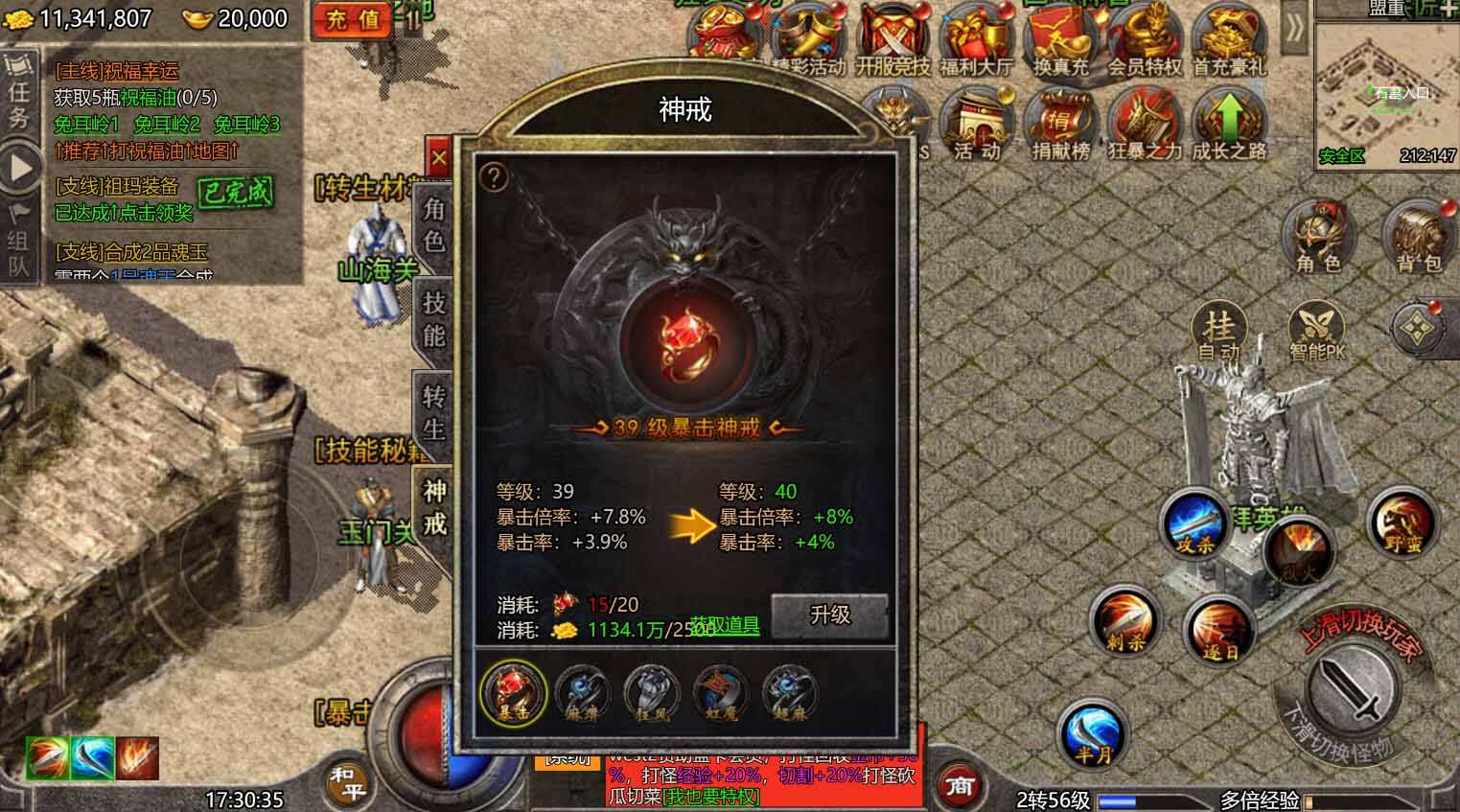Click the question mark help icon in dialog
Image resolution: width=1460 pixels, height=812 pixels.
pos(494,174)
